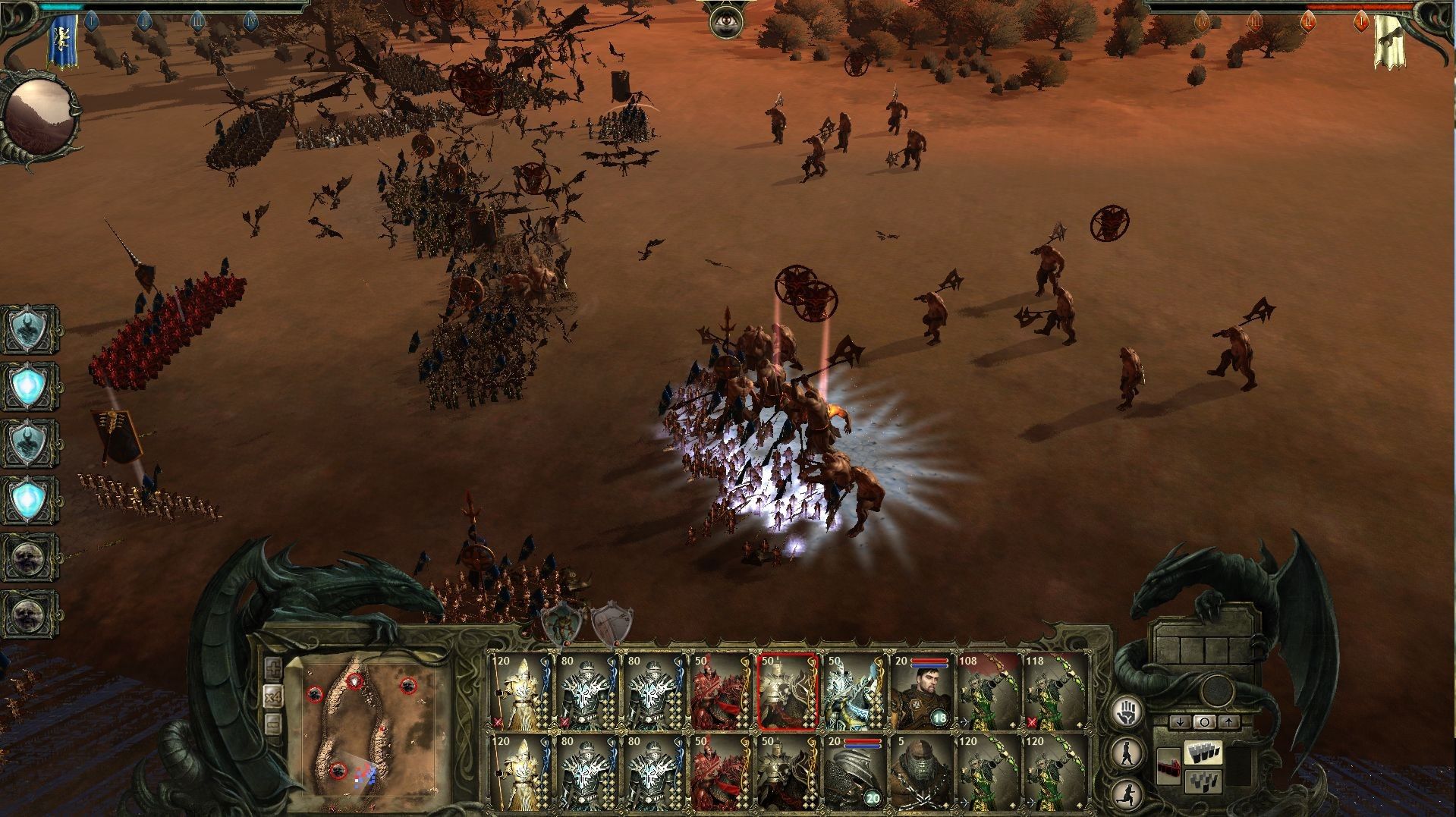Choose the loose scattered formation
The height and width of the screenshot is (817, 1456).
tap(1203, 780)
